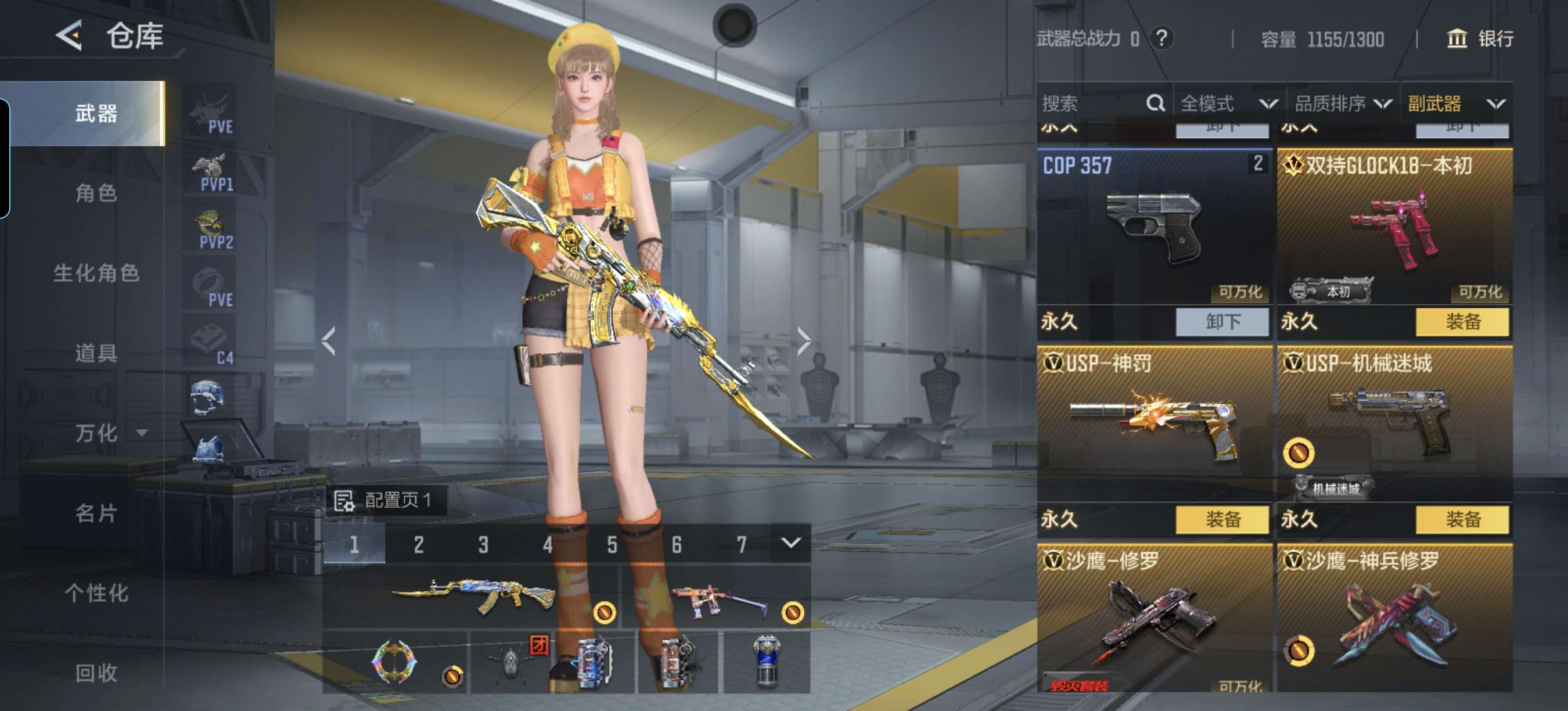Switch to the 个性化 tab
The image size is (1568, 711).
(96, 593)
